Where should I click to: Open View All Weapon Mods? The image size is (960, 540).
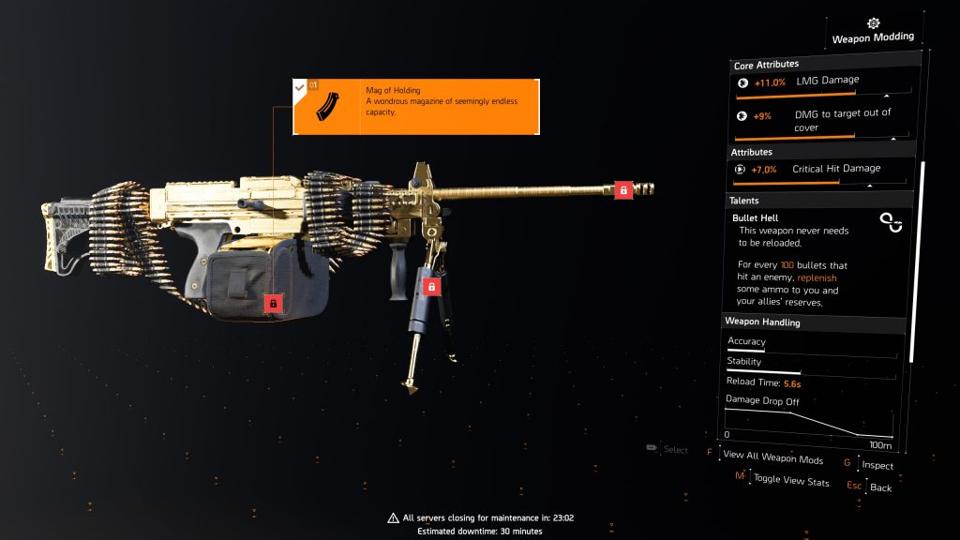772,459
